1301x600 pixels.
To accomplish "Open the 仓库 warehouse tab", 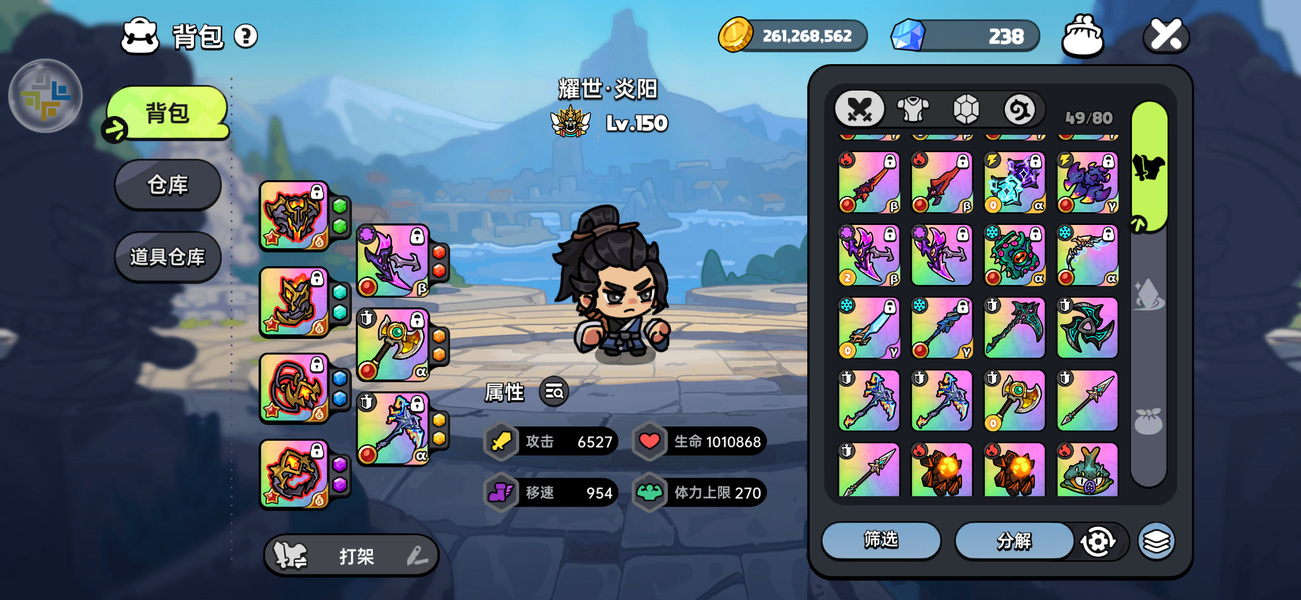I will click(167, 185).
